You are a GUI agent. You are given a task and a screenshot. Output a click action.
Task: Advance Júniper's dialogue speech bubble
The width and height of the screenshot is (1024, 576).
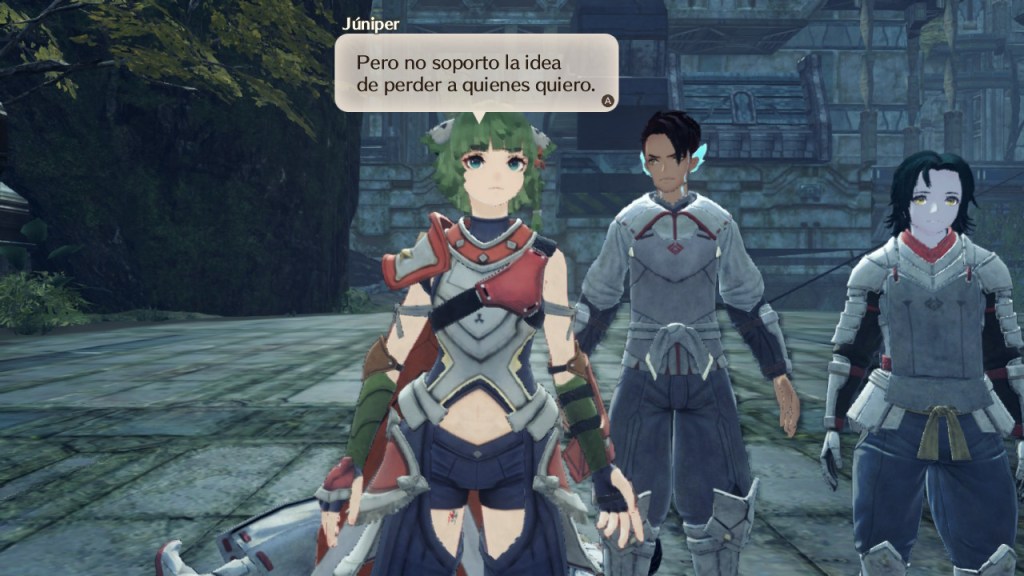[606, 100]
